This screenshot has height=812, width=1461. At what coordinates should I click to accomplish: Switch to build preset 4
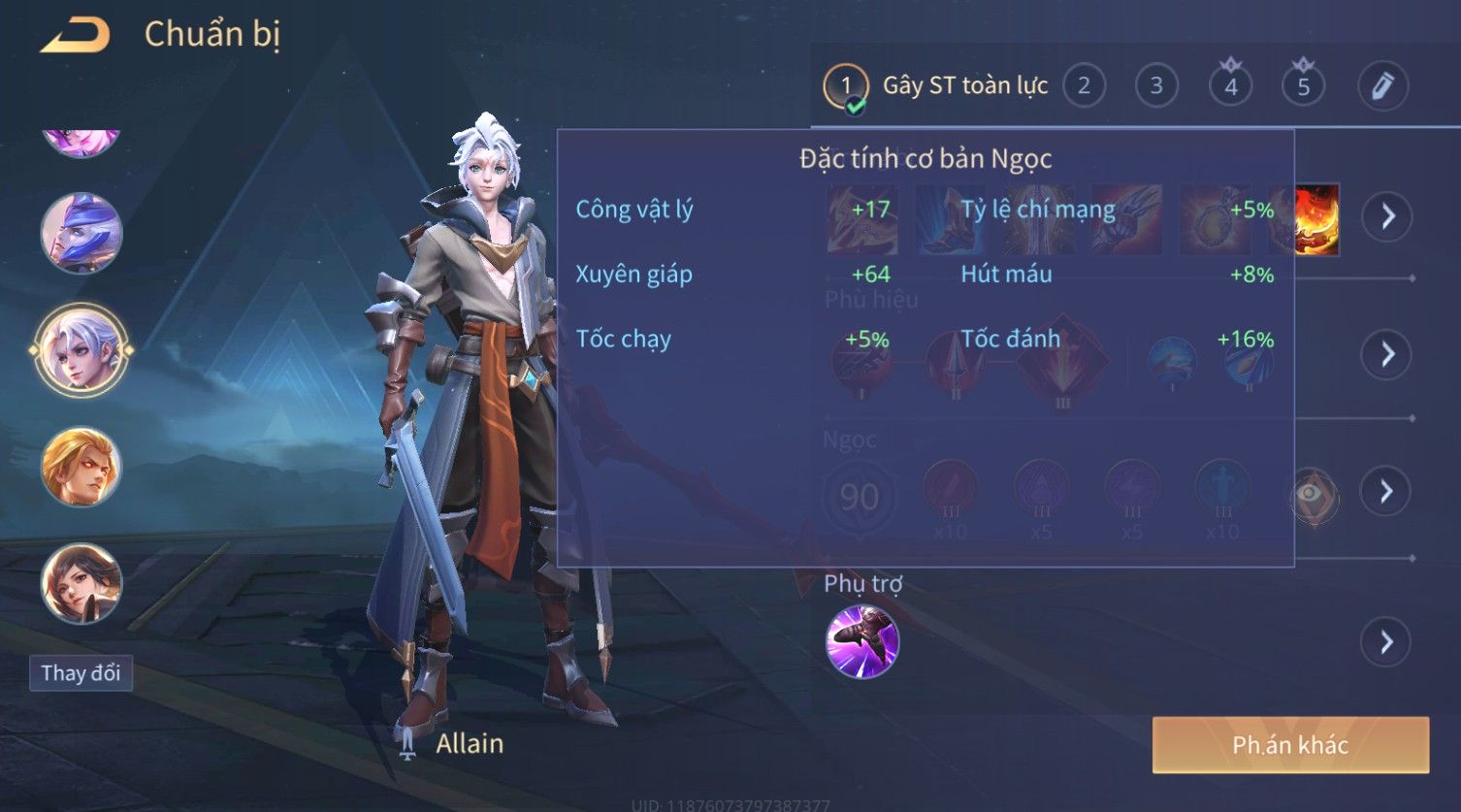pos(1230,86)
